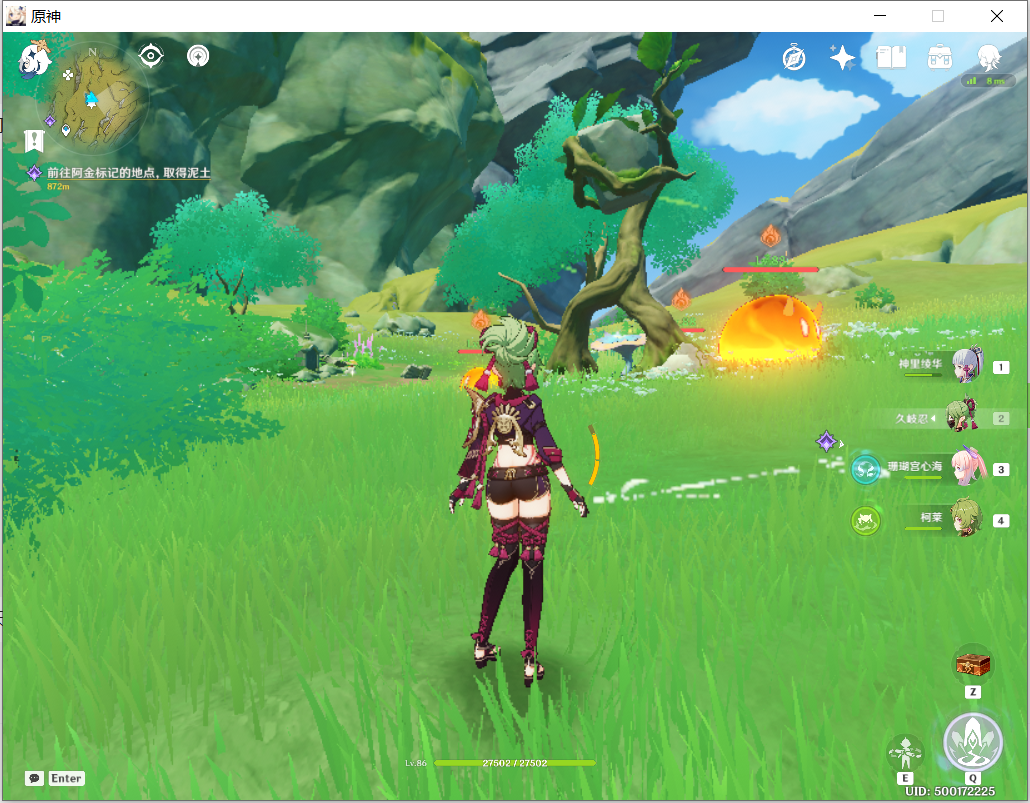Select the tracked quest 前往阿金标记的地点
Viewport: 1030px width, 803px height.
point(128,173)
